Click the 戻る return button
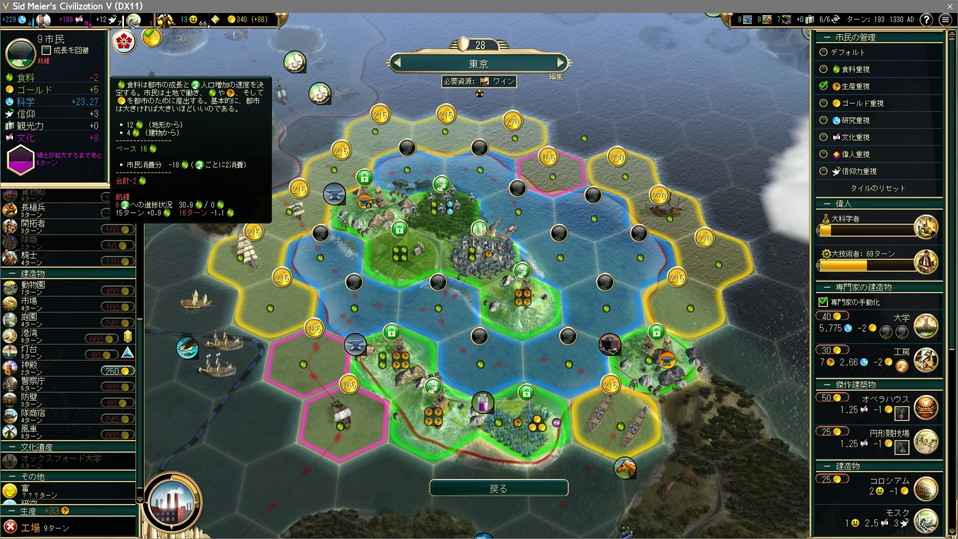 pyautogui.click(x=498, y=488)
